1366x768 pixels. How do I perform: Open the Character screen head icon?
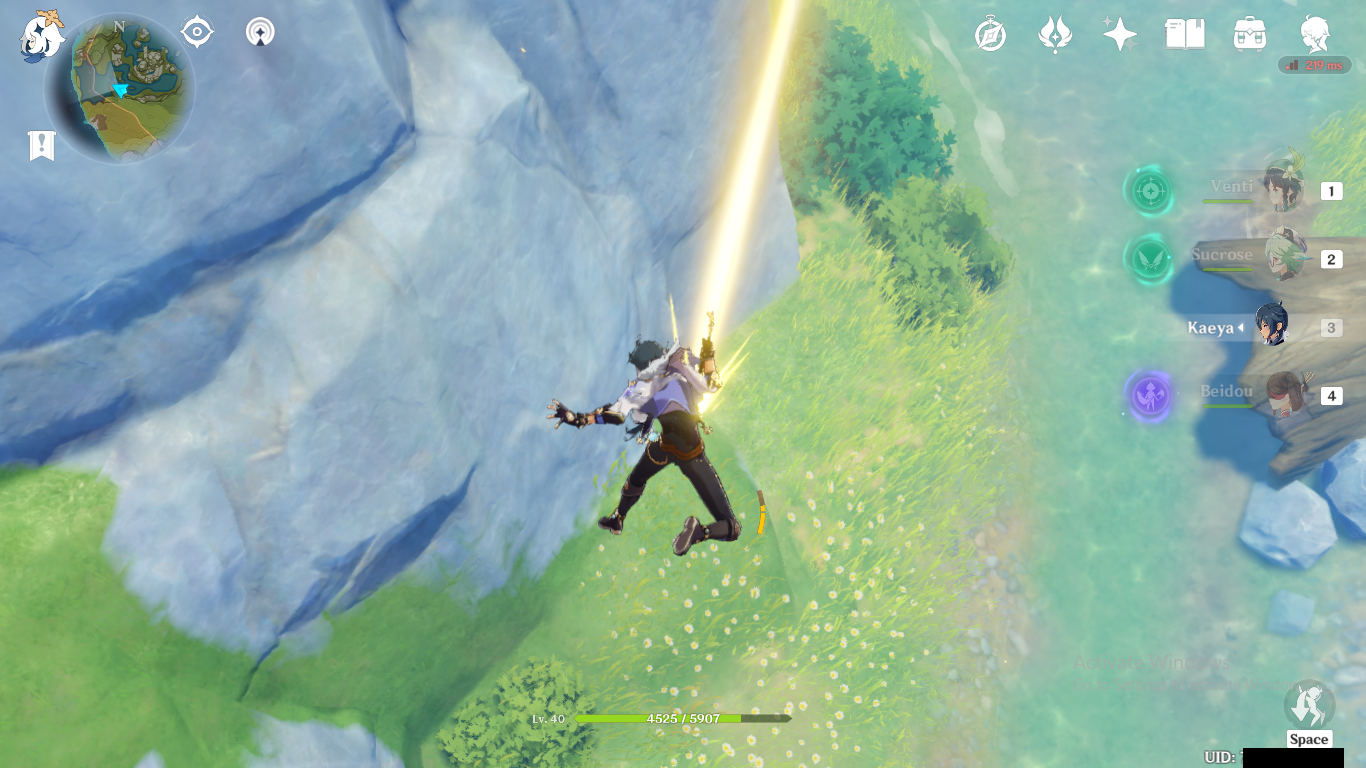1314,35
